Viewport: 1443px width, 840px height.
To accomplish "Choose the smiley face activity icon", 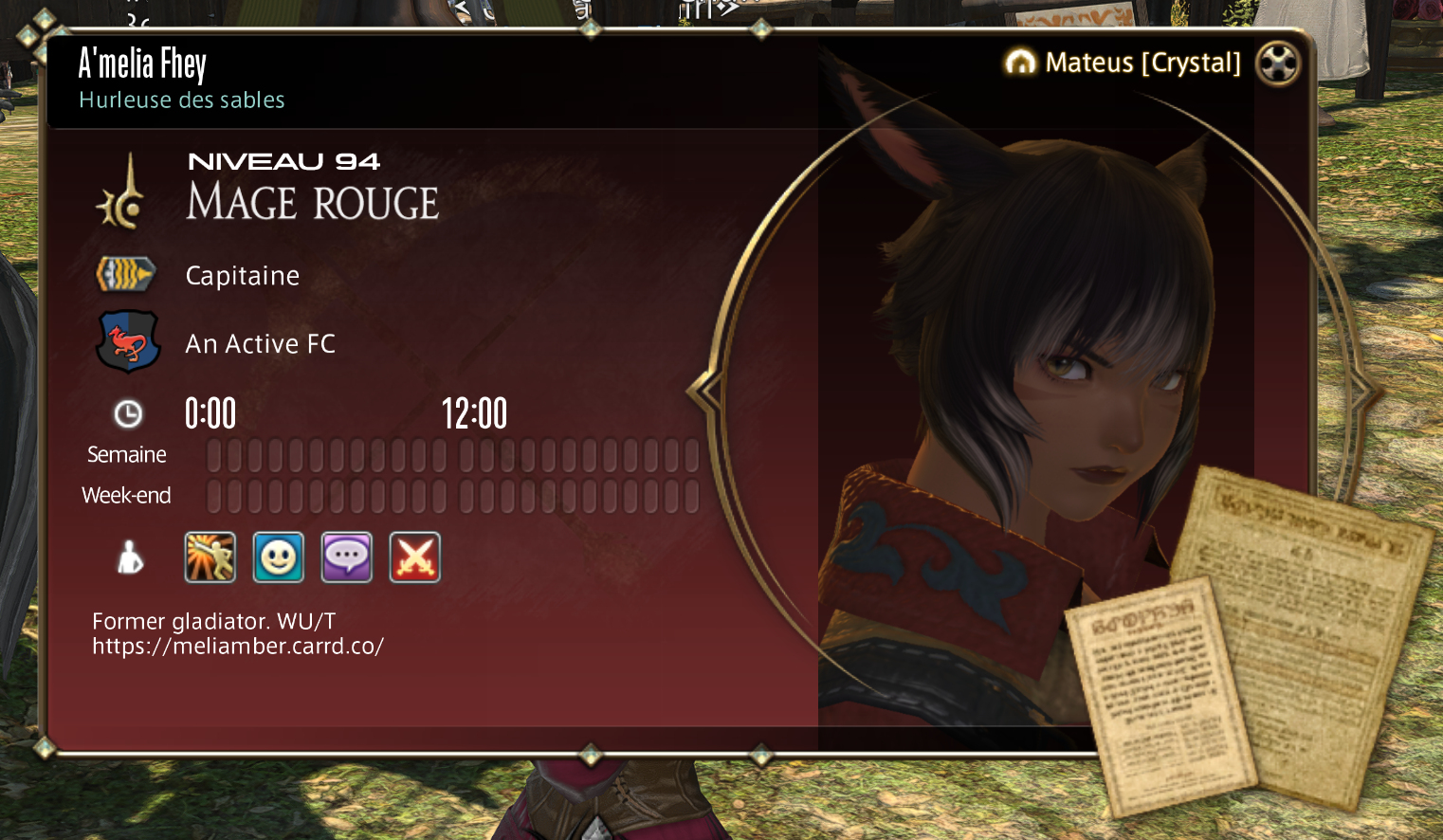I will pyautogui.click(x=278, y=557).
